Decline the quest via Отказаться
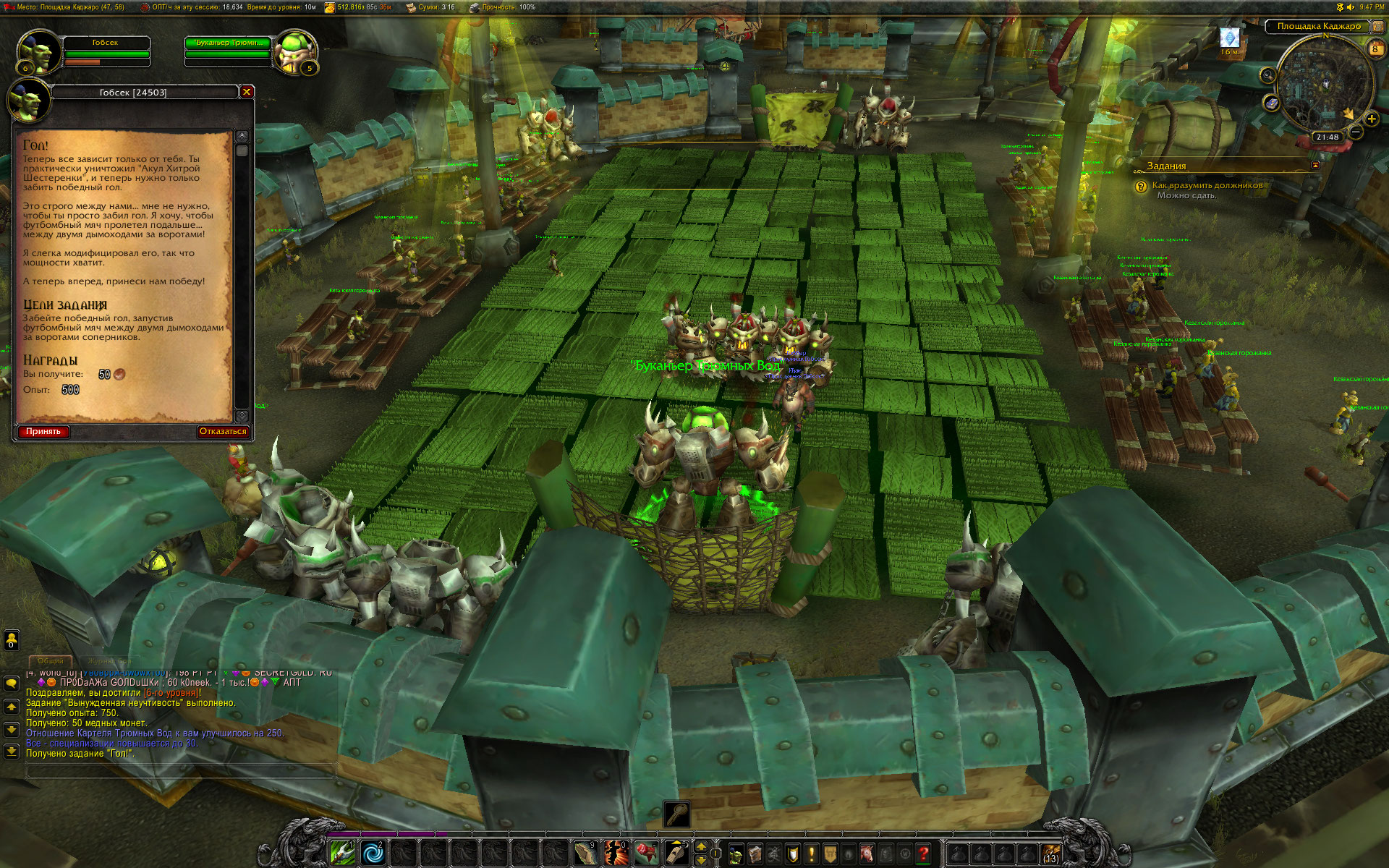Viewport: 1389px width, 868px height. [223, 432]
